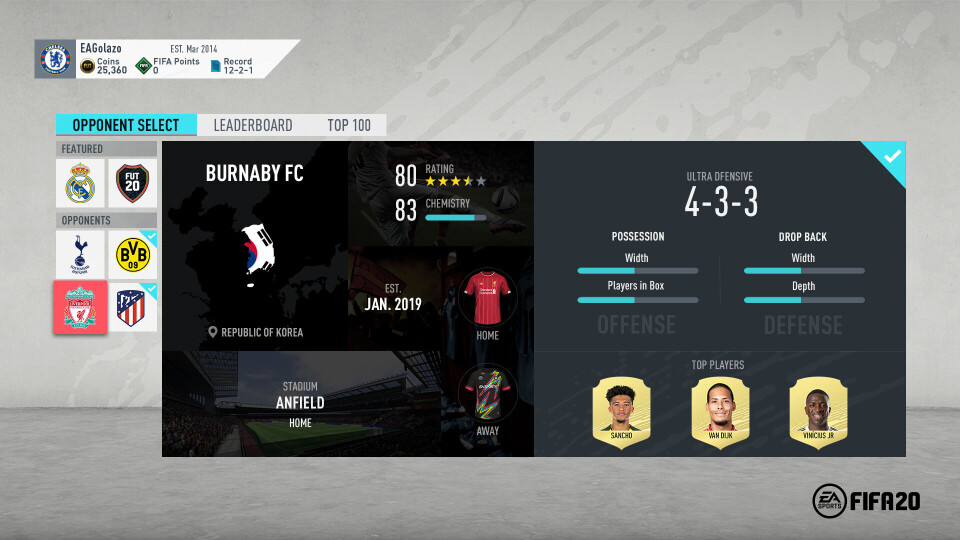Click the Chelsea club badge in profile
The height and width of the screenshot is (540, 960).
tap(55, 59)
